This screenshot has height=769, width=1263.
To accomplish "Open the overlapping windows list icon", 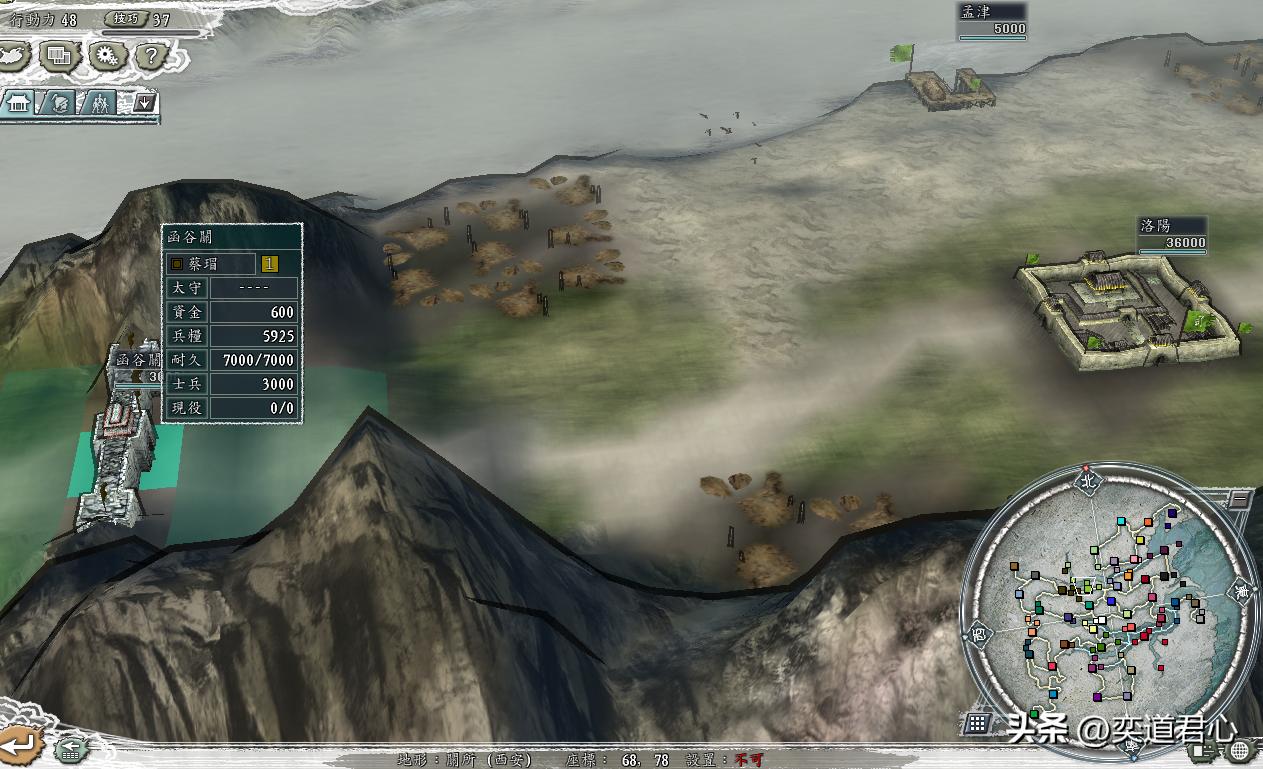I will (60, 56).
